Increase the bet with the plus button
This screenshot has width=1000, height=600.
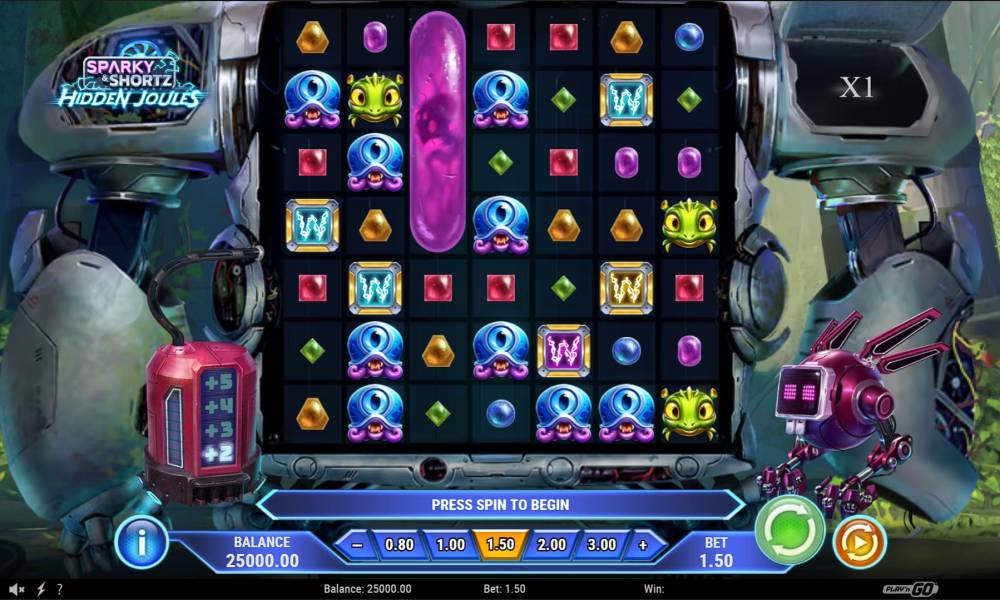pos(643,545)
